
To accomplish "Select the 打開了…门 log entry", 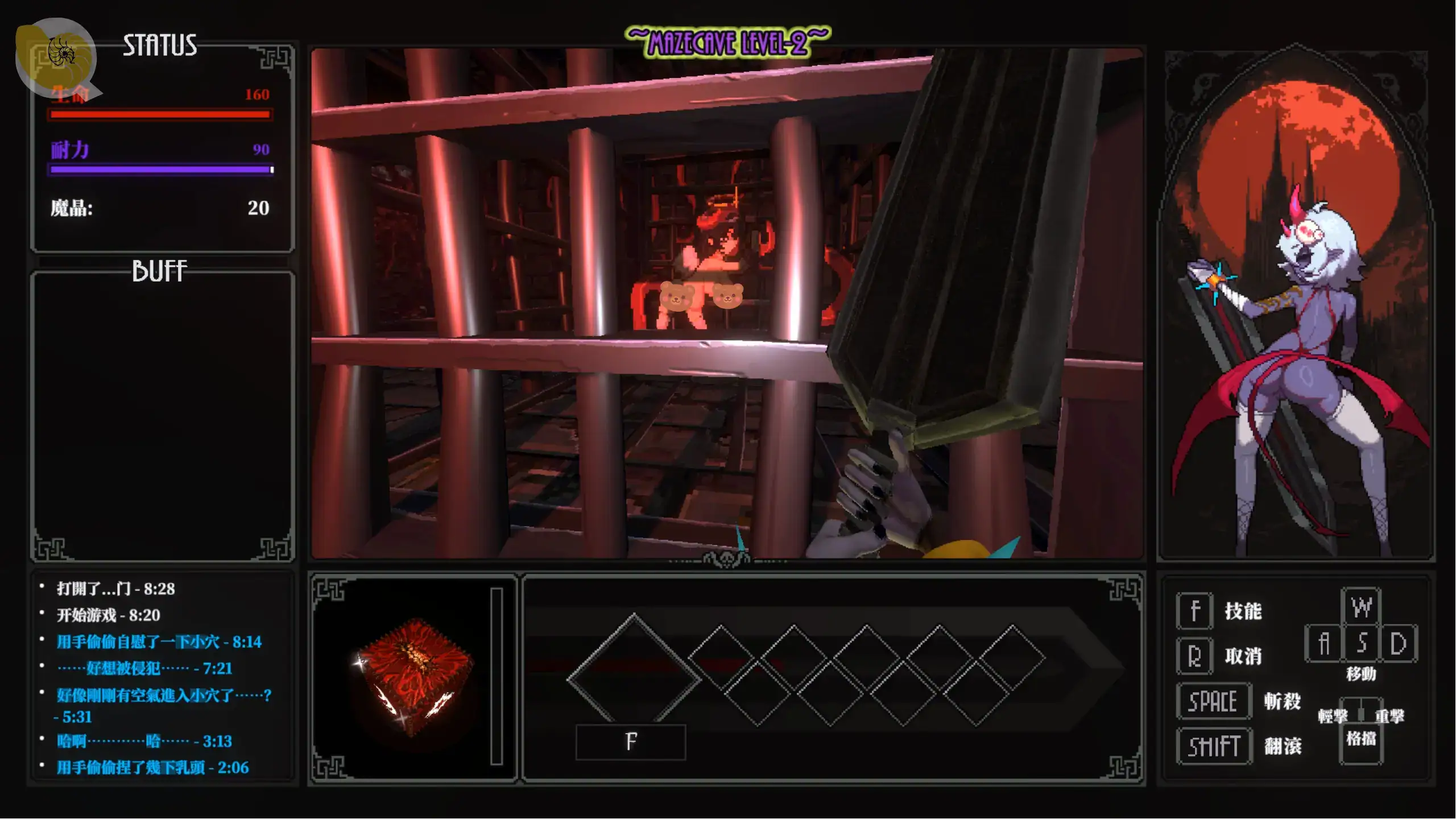I will pos(115,589).
